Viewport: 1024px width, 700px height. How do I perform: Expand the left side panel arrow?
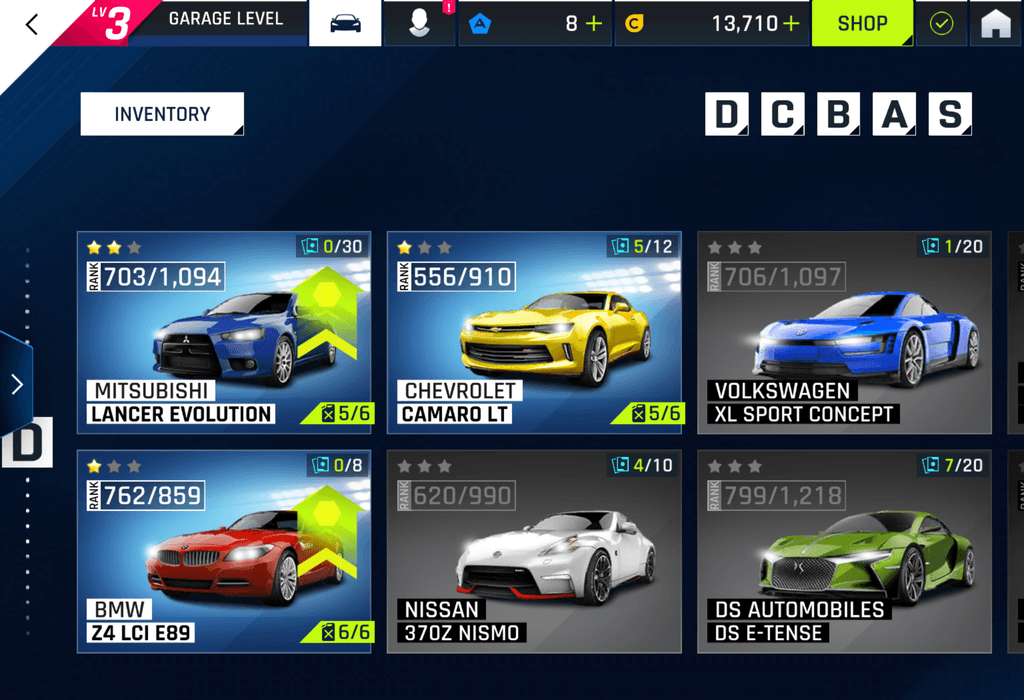[x=16, y=384]
